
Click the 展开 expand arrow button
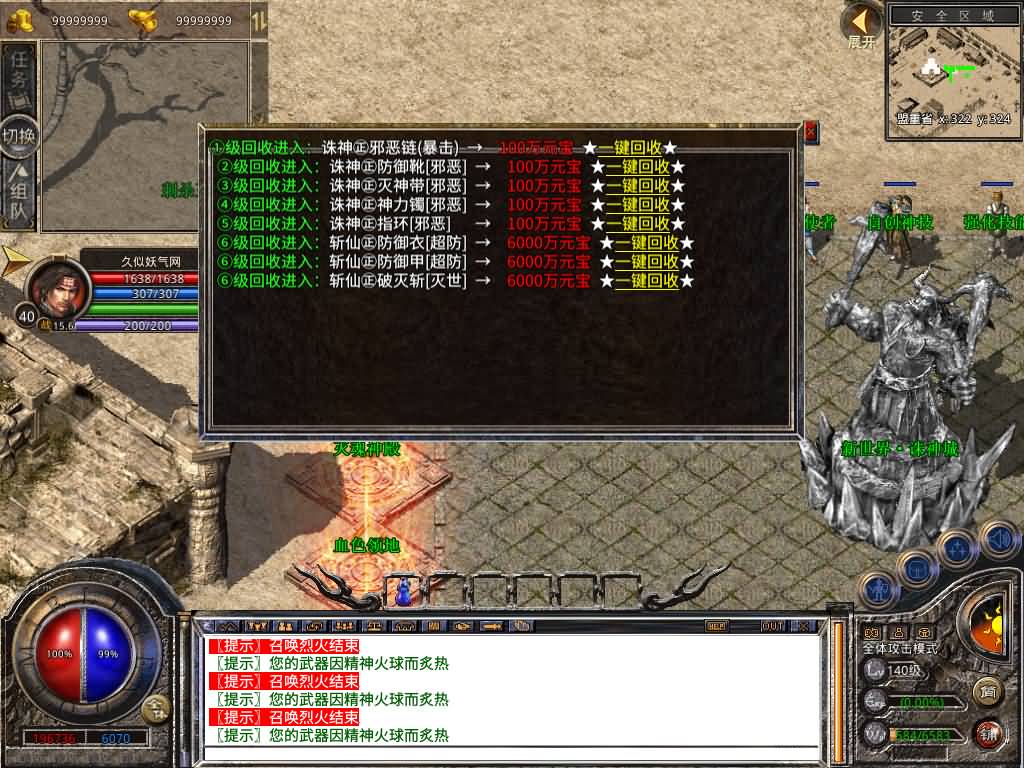(x=861, y=23)
